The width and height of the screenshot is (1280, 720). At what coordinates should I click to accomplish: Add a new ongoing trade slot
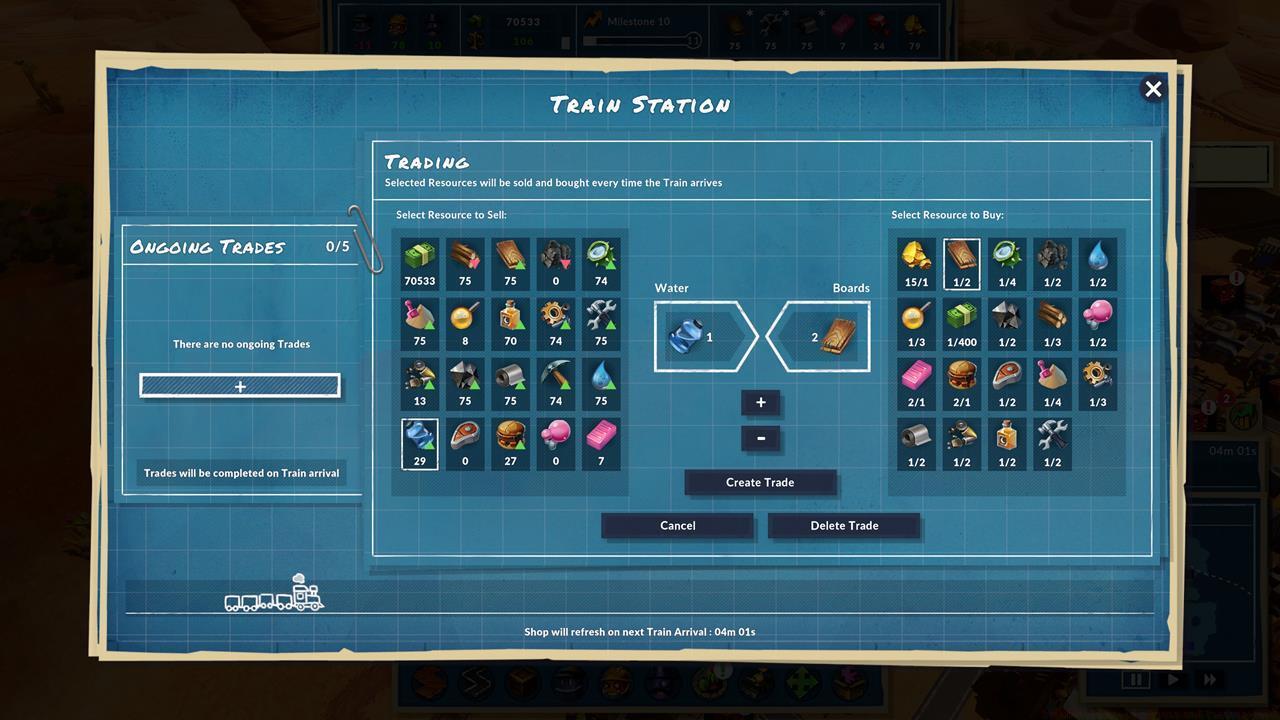pos(240,386)
